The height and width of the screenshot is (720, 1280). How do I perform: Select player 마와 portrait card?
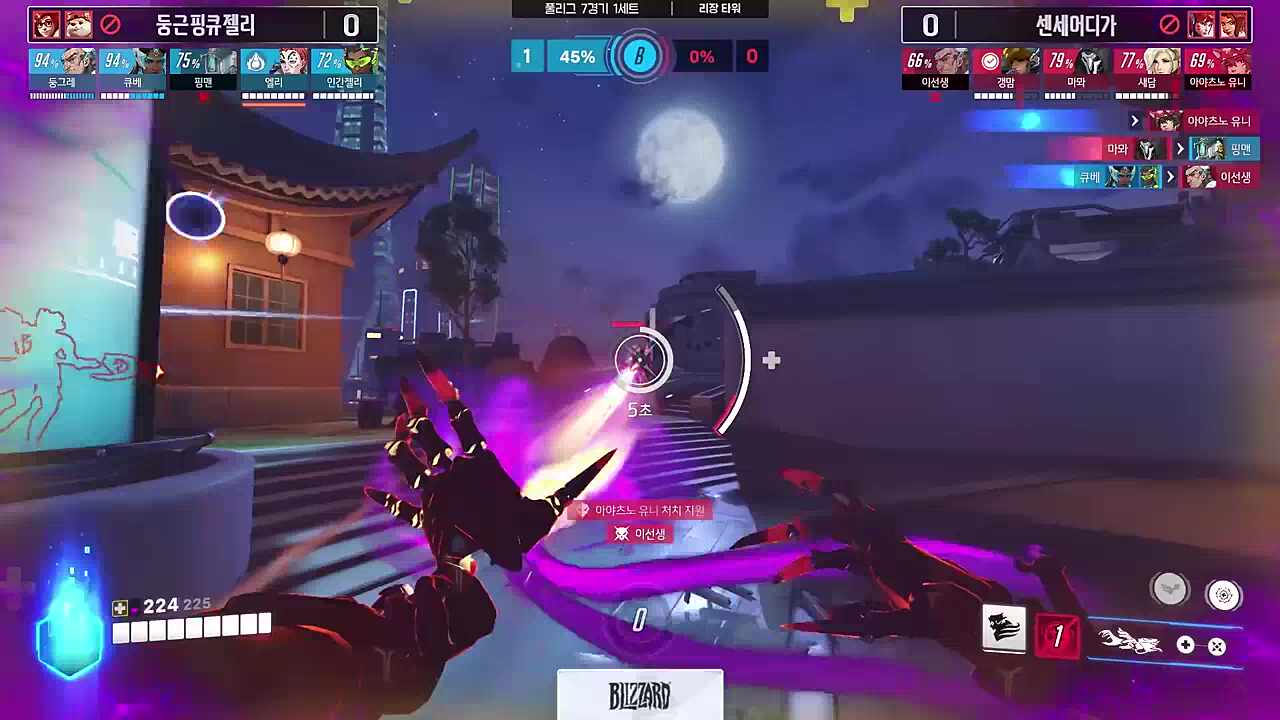1076,70
